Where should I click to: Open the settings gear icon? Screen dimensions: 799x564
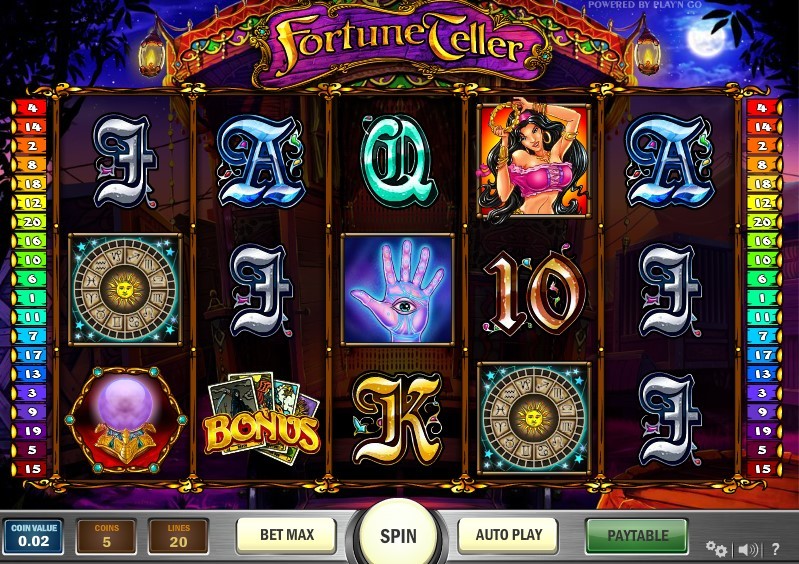(716, 549)
